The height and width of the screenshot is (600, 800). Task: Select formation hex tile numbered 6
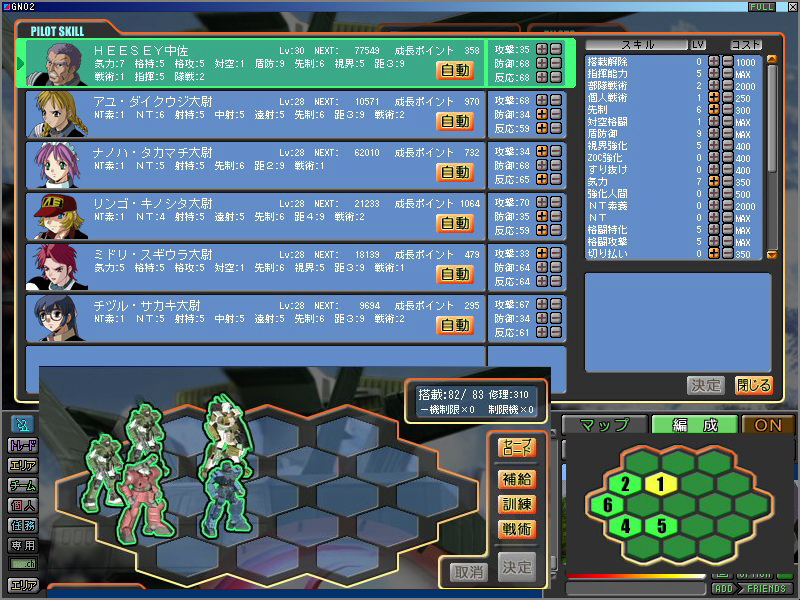[x=607, y=506]
